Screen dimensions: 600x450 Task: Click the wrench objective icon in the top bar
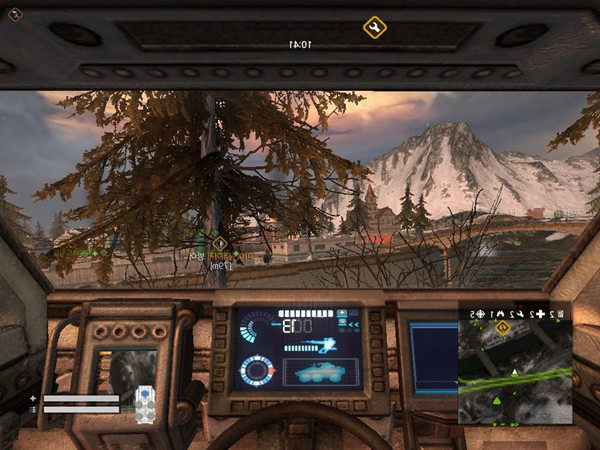pos(374,27)
